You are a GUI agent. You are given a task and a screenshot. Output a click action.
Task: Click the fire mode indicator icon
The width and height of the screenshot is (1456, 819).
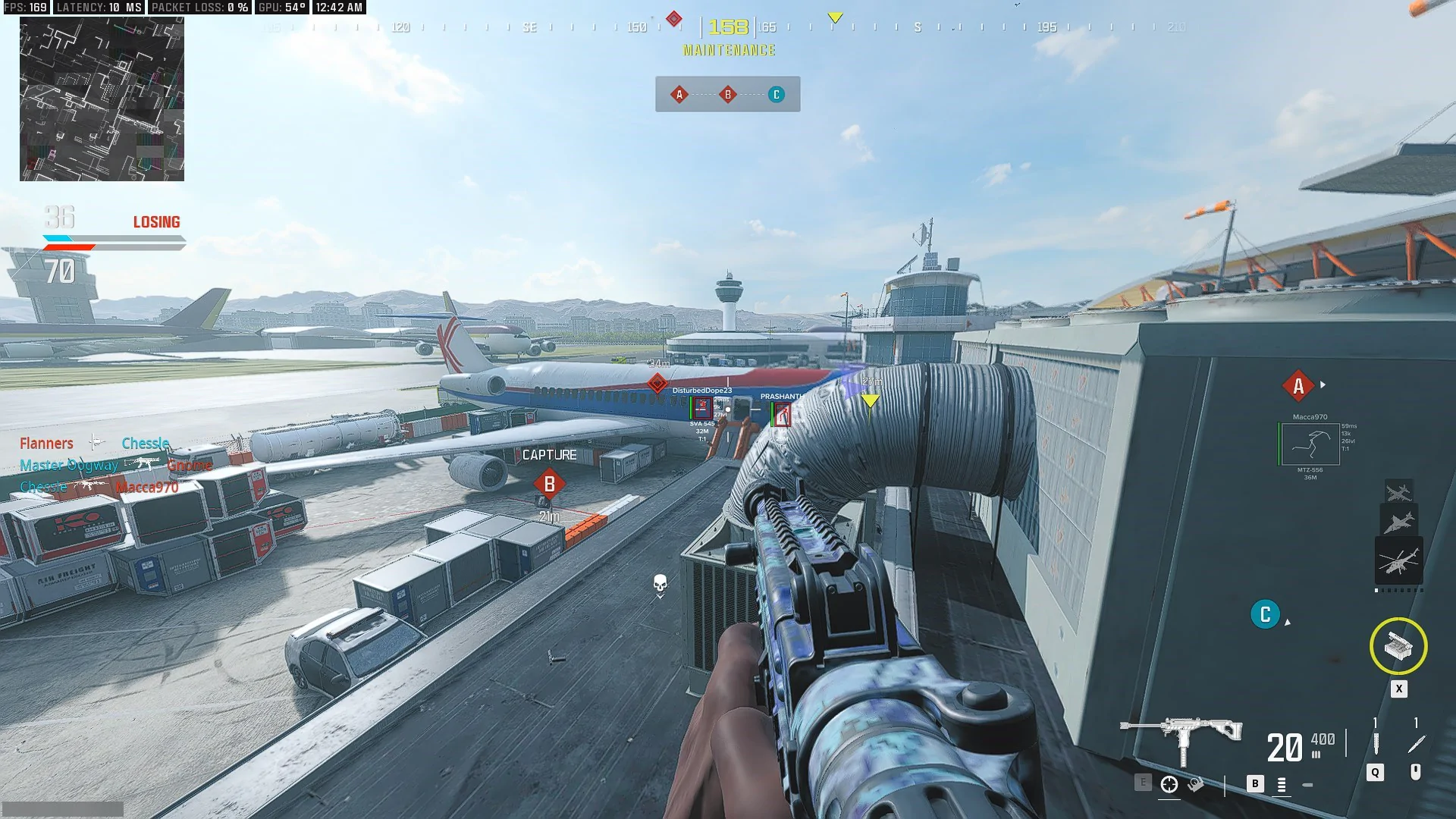pyautogui.click(x=1282, y=785)
